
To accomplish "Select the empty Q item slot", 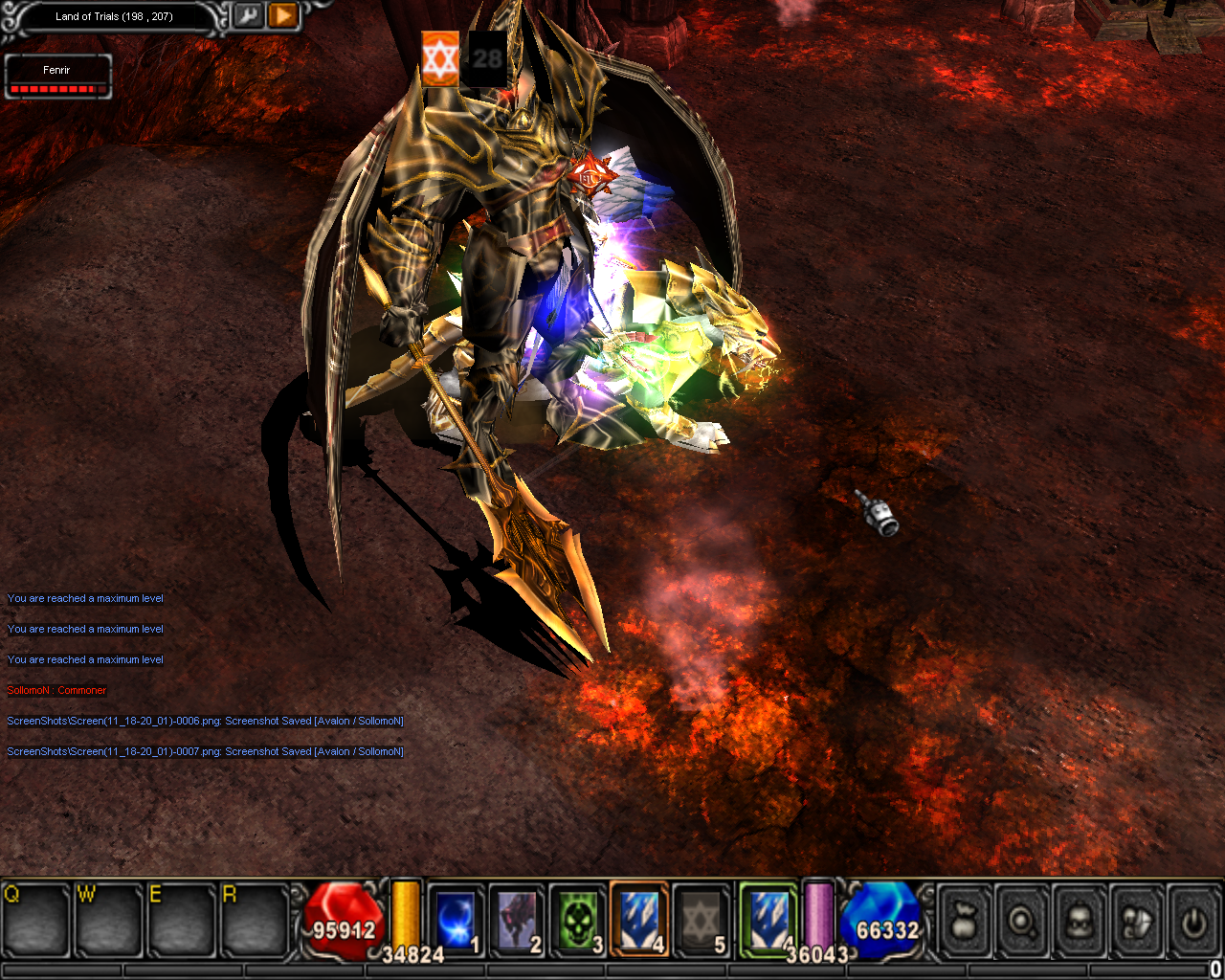I will click(35, 921).
